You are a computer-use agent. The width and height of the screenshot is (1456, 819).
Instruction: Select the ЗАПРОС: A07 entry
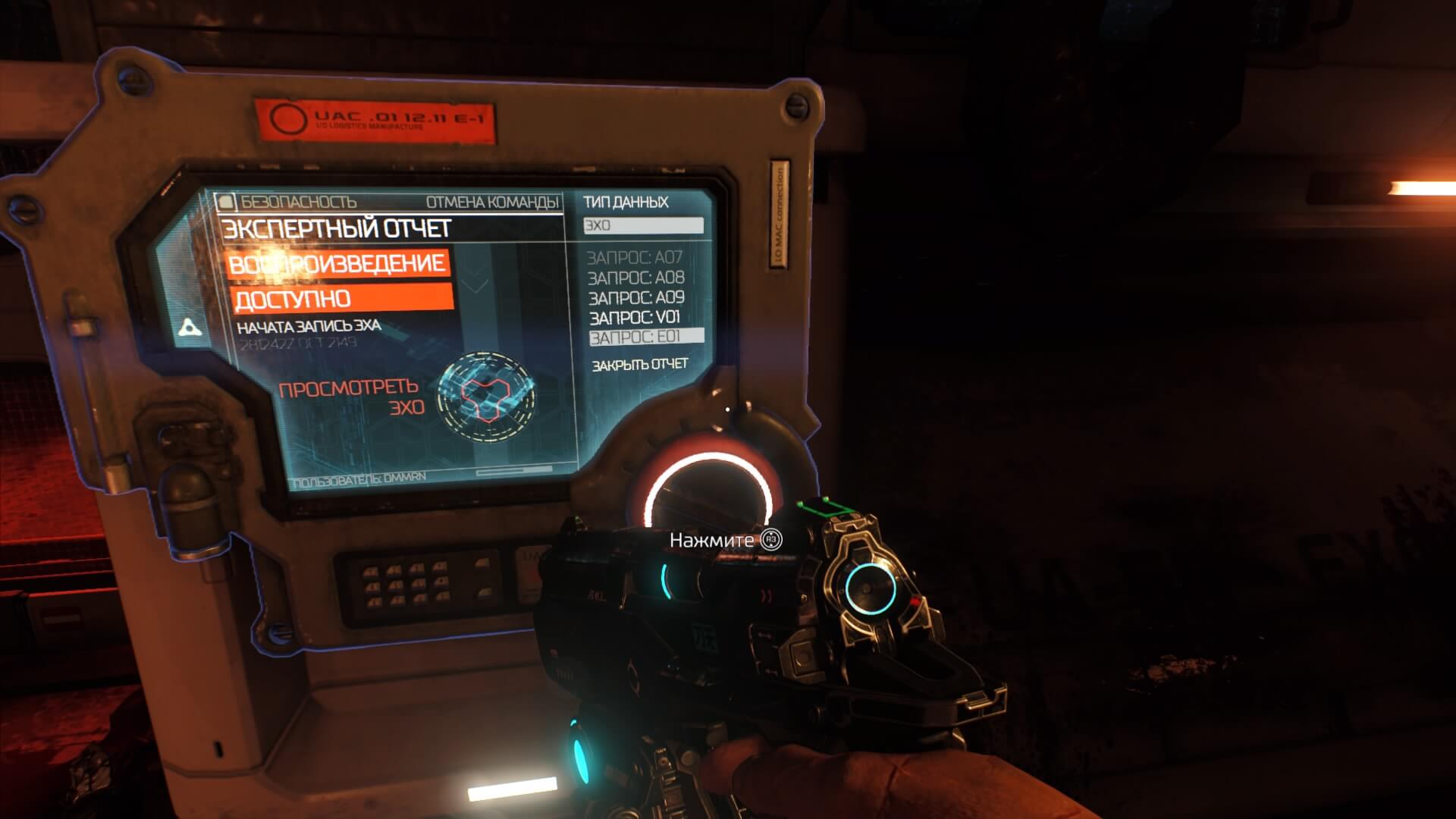tap(635, 258)
